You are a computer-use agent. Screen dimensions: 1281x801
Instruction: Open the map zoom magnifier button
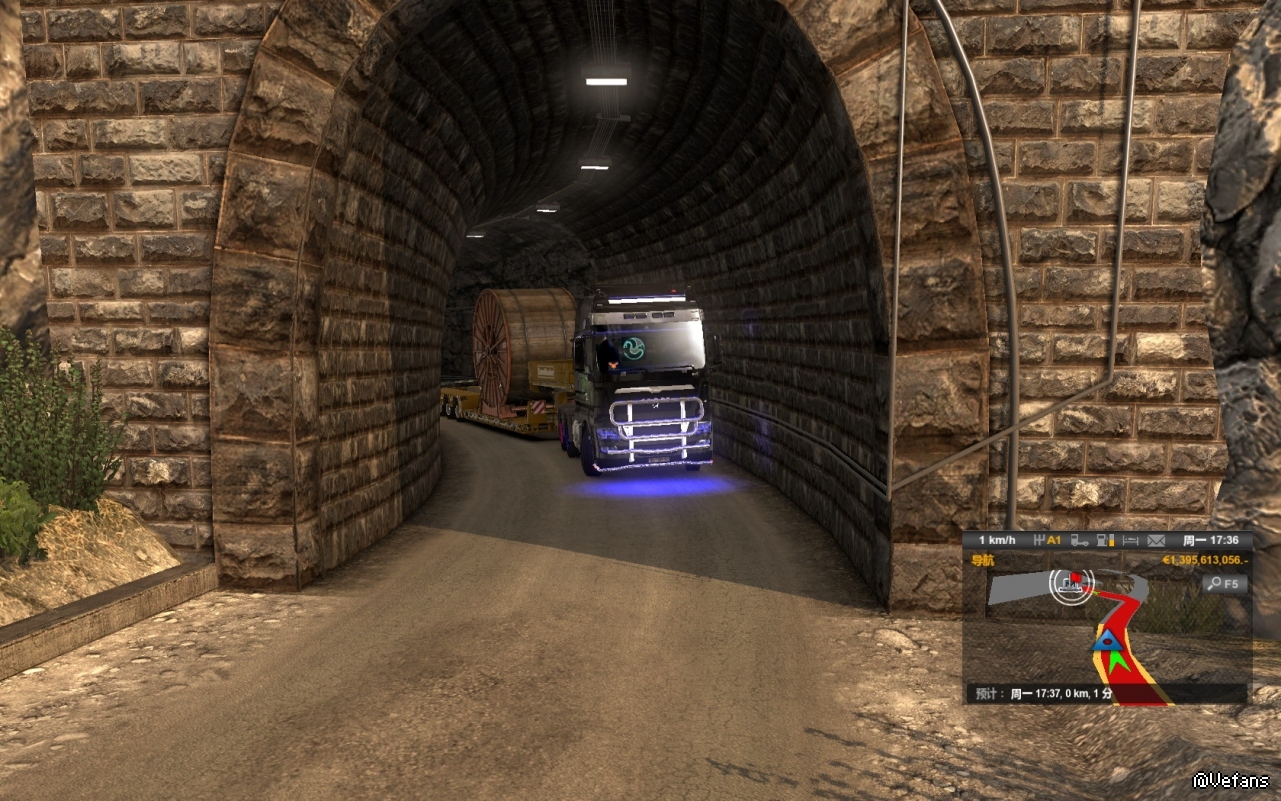coord(1225,583)
